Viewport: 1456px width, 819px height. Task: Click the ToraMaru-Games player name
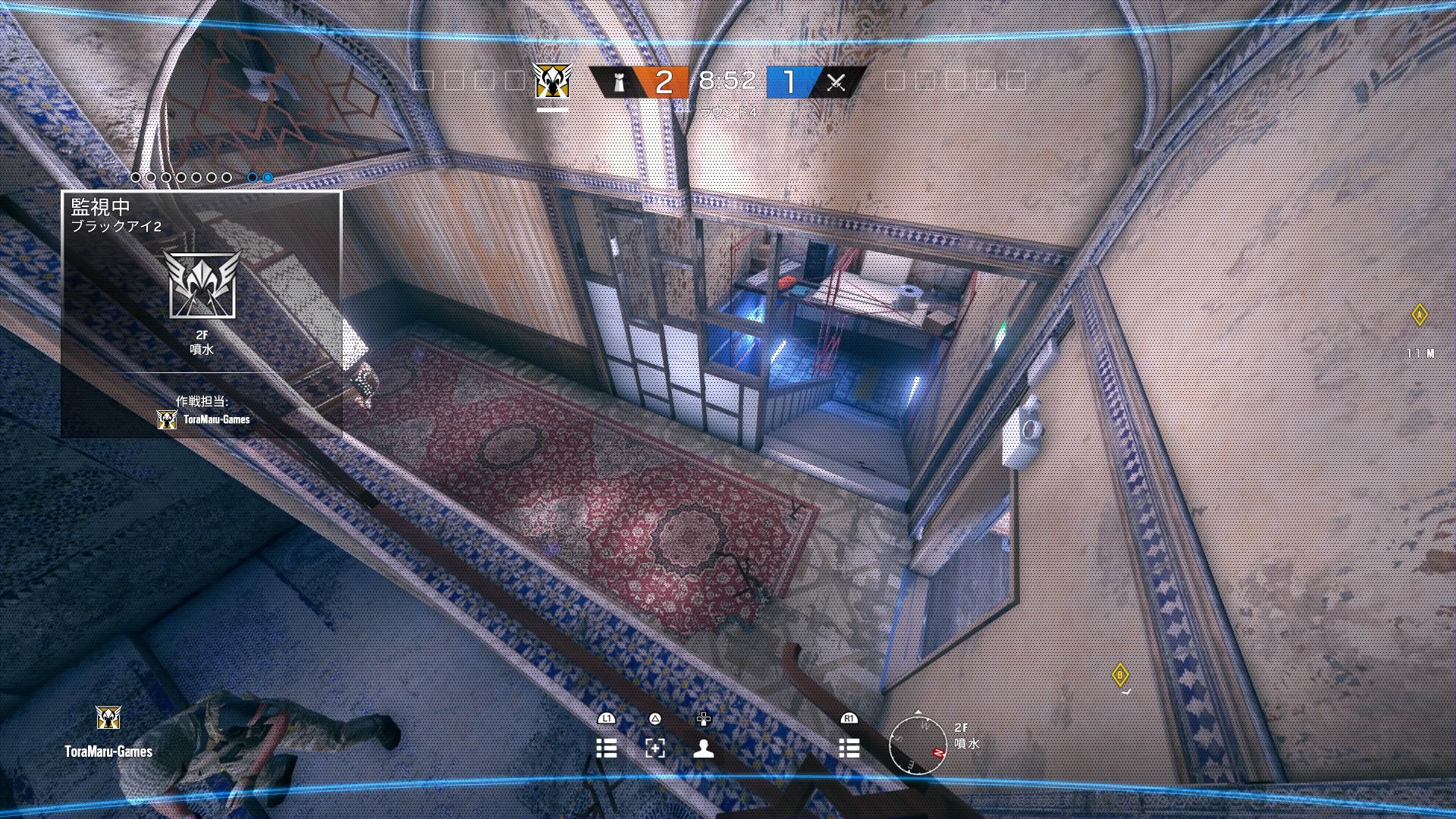108,752
